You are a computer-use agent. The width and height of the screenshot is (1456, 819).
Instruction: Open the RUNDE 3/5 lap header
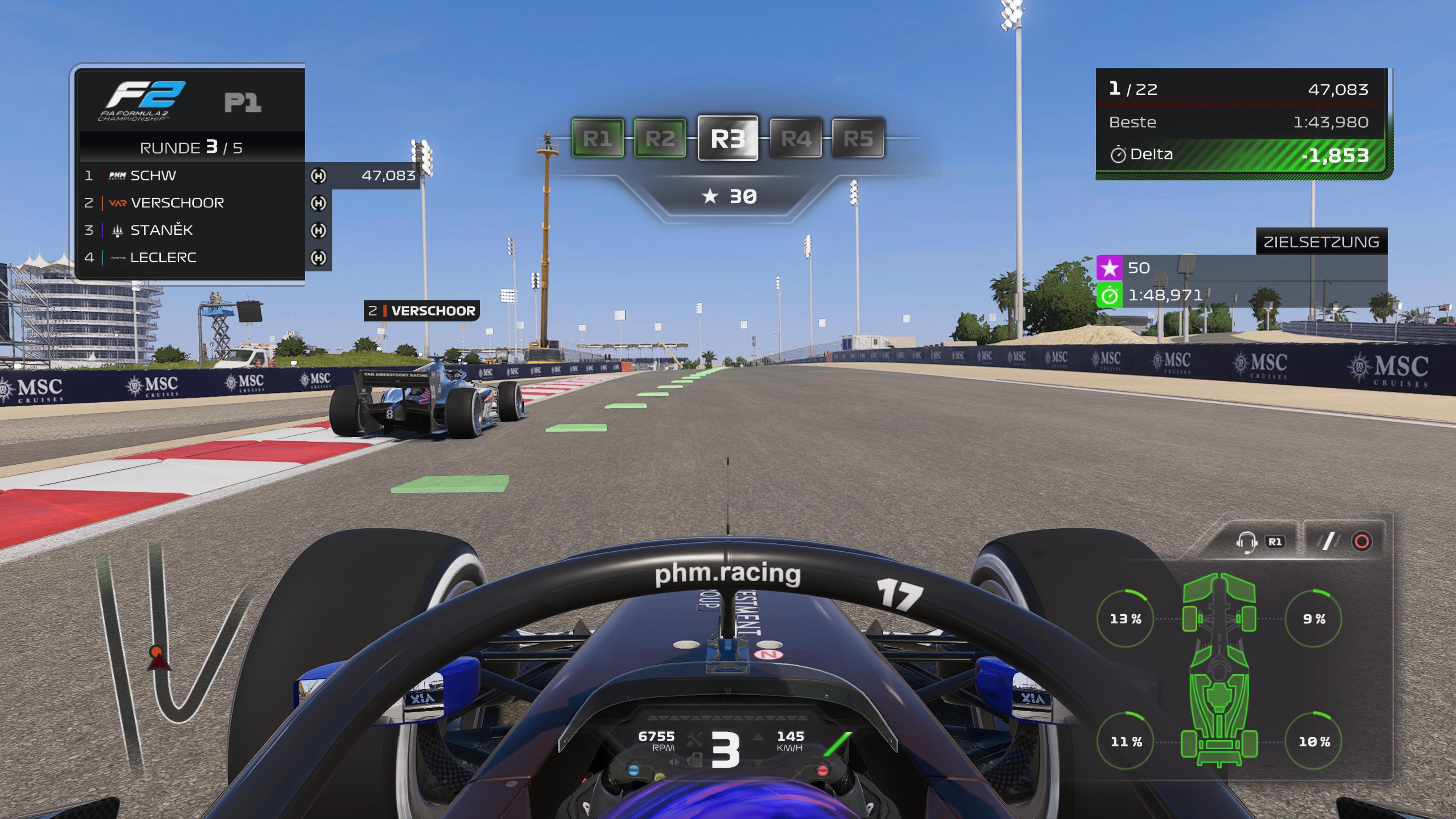pyautogui.click(x=192, y=147)
